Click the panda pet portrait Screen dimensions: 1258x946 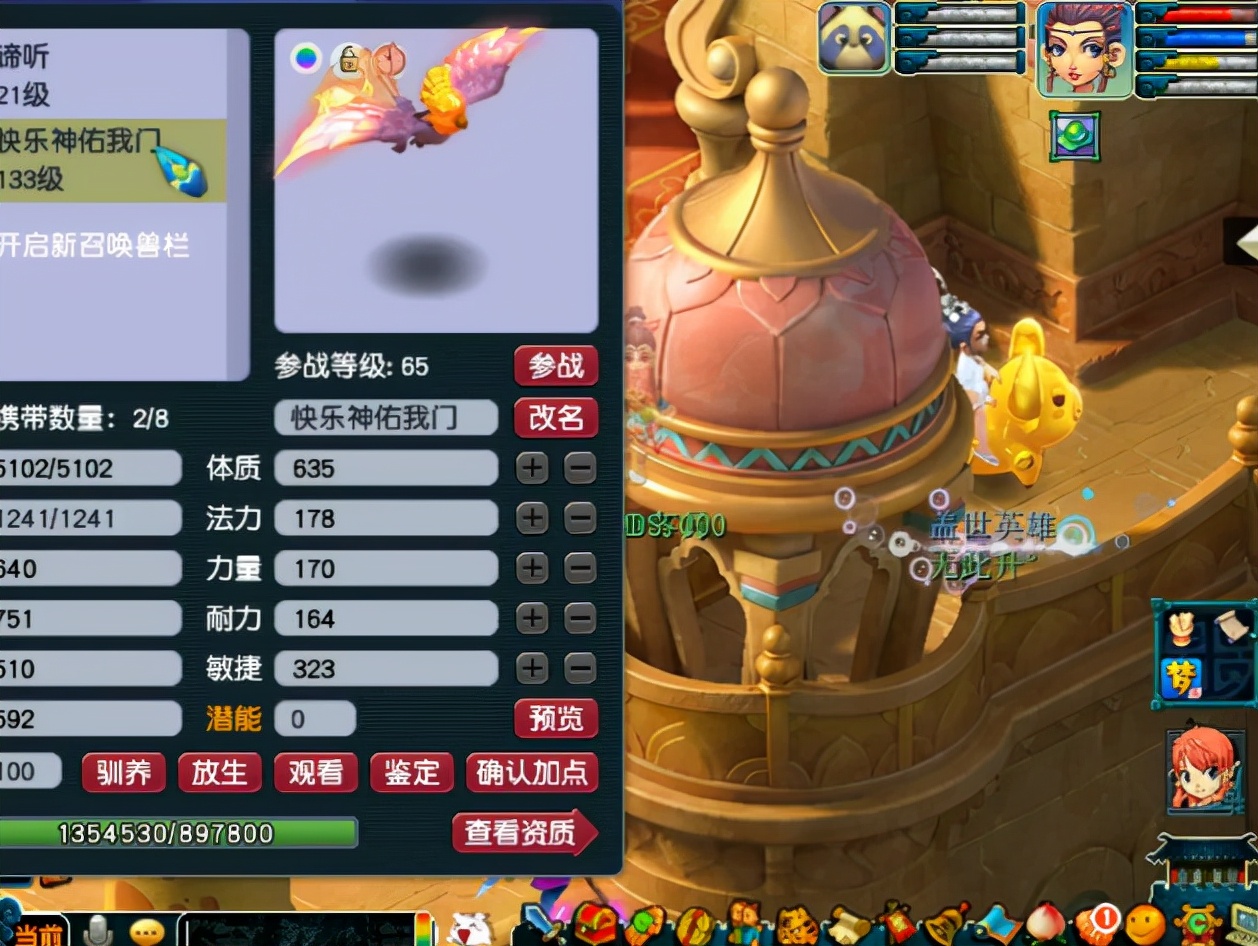pos(854,38)
